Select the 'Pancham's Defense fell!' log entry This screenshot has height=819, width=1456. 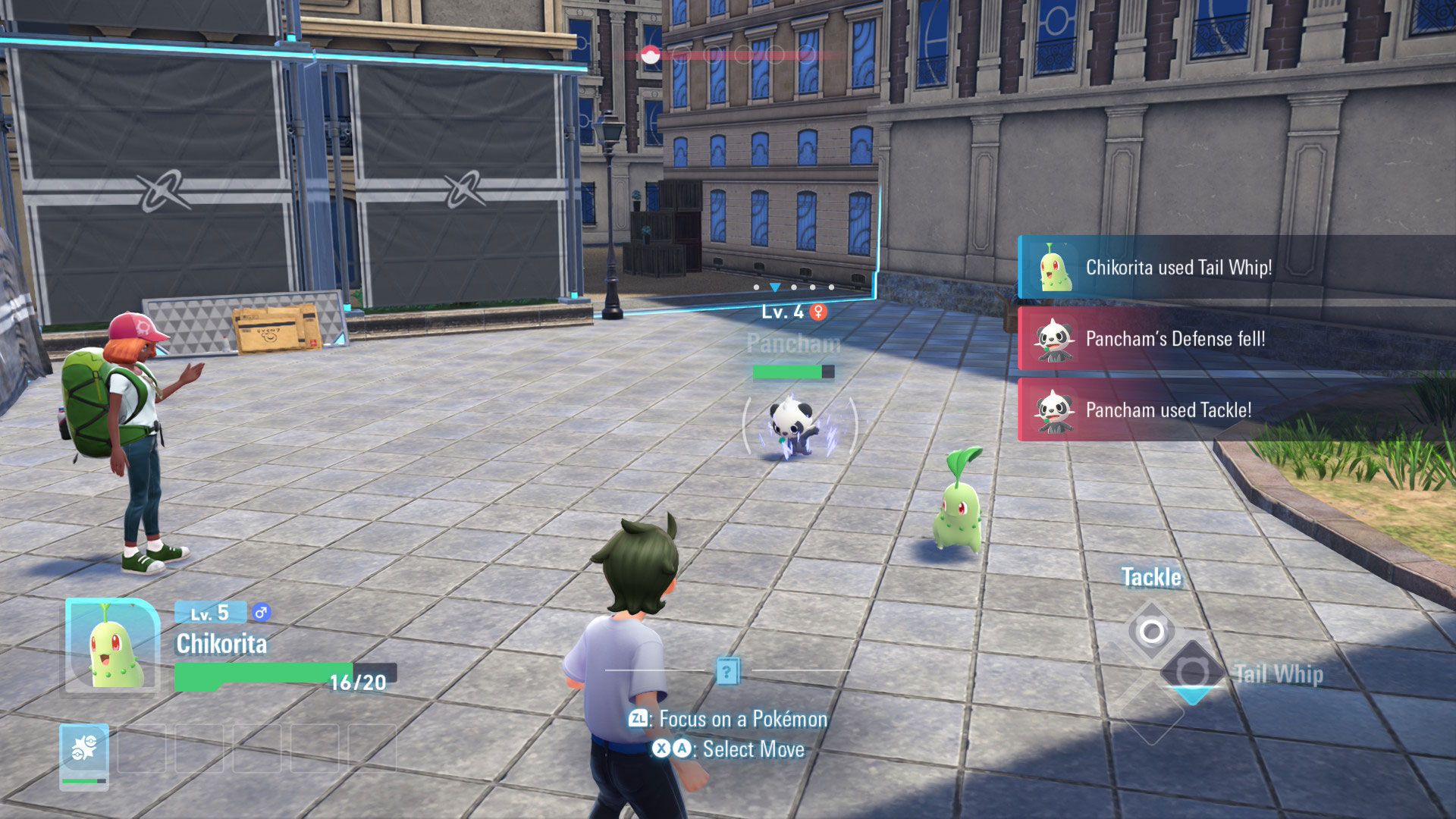tap(1175, 339)
